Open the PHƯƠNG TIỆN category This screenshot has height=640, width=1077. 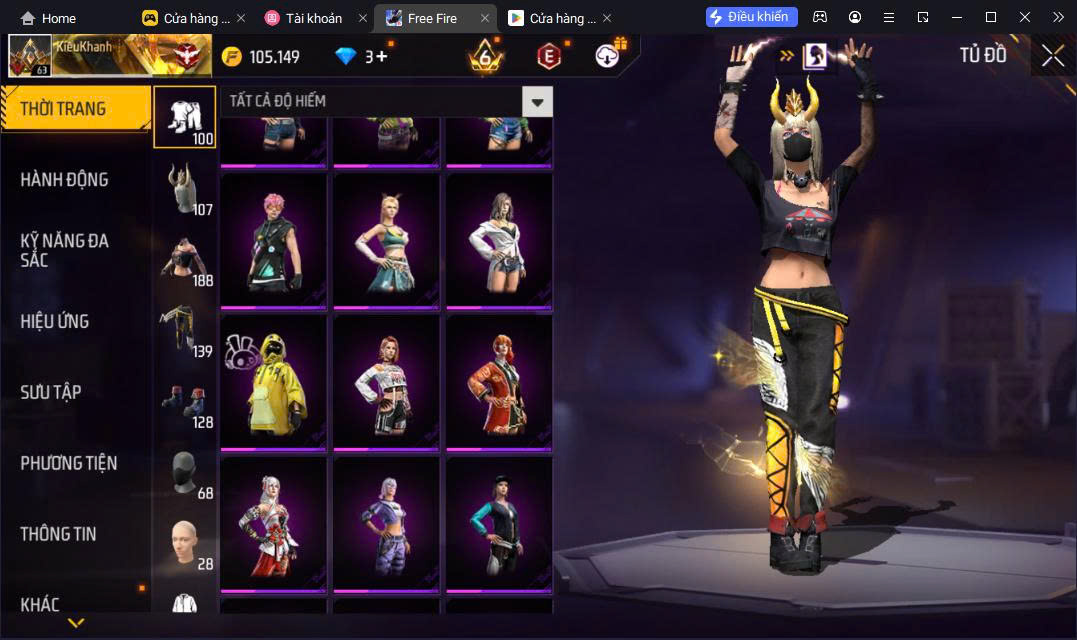click(x=69, y=463)
